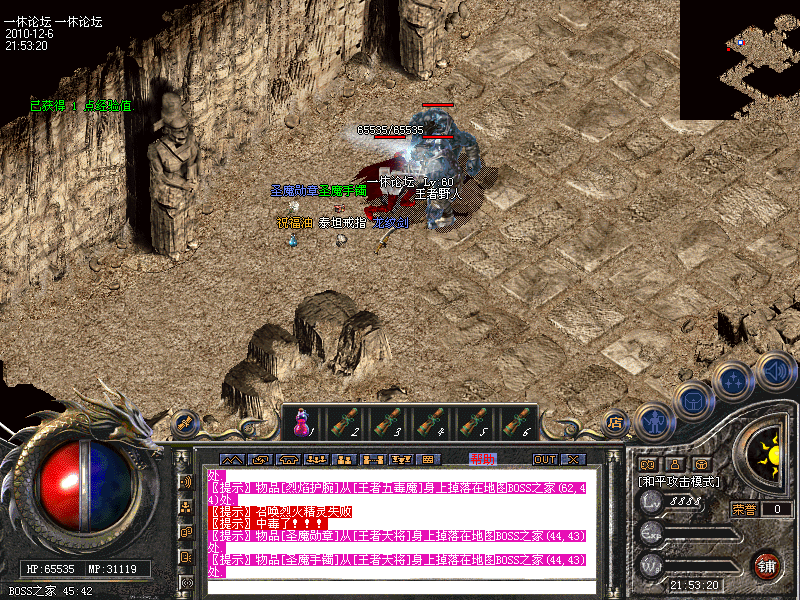This screenshot has width=800, height=600.
Task: Click the chat input field
Action: click(400, 587)
